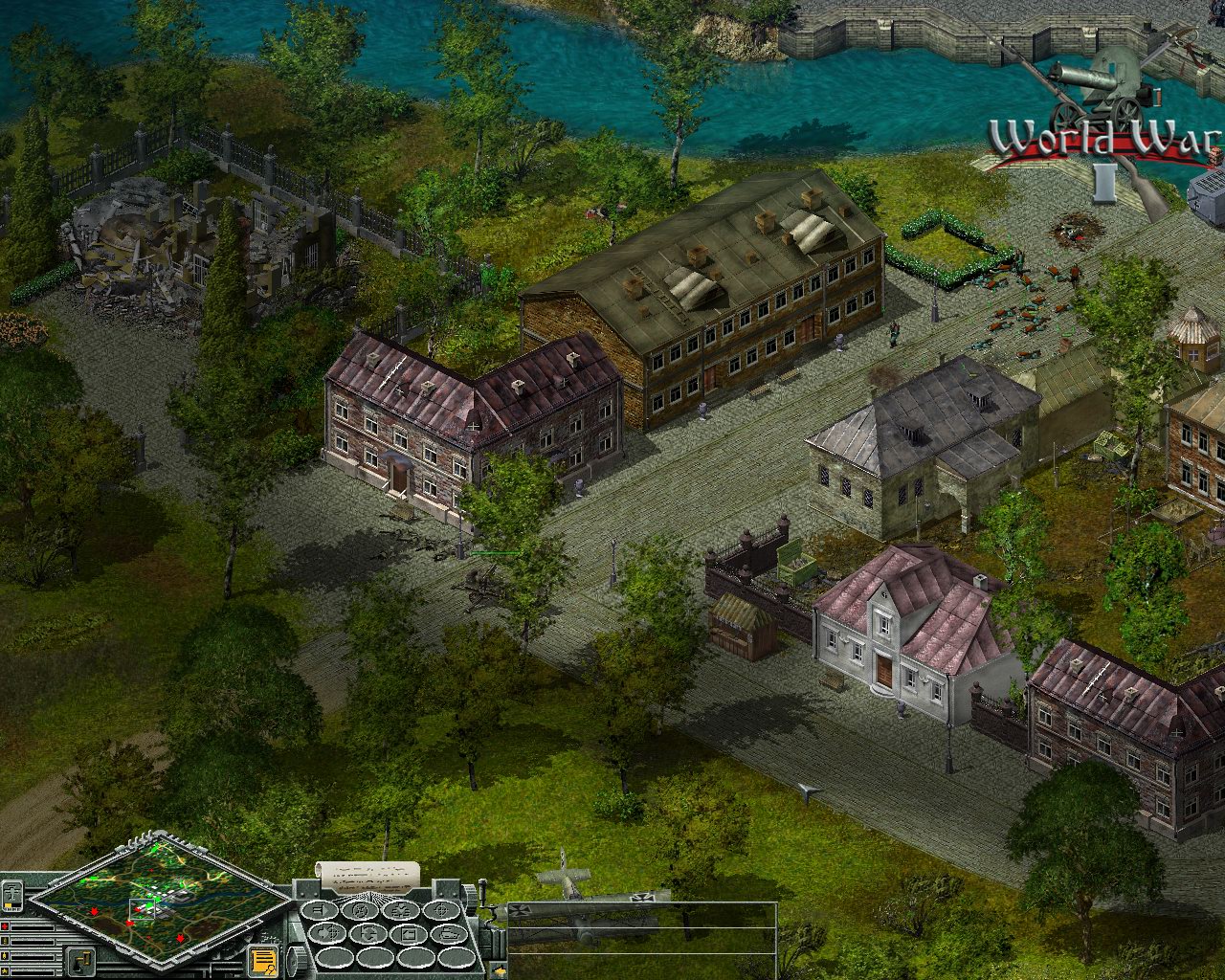This screenshot has height=980, width=1225.
Task: Click the Exit Vehicle order icon
Action: pos(409,933)
